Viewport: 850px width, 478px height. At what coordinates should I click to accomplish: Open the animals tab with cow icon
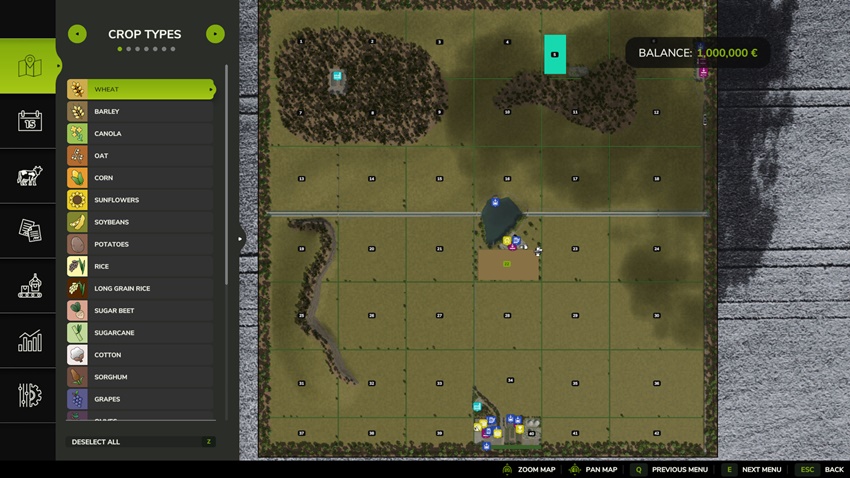tap(29, 176)
